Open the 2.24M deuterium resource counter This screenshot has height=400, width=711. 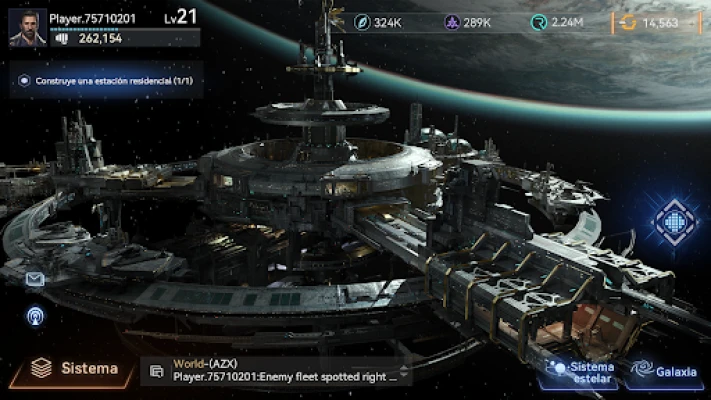point(563,22)
